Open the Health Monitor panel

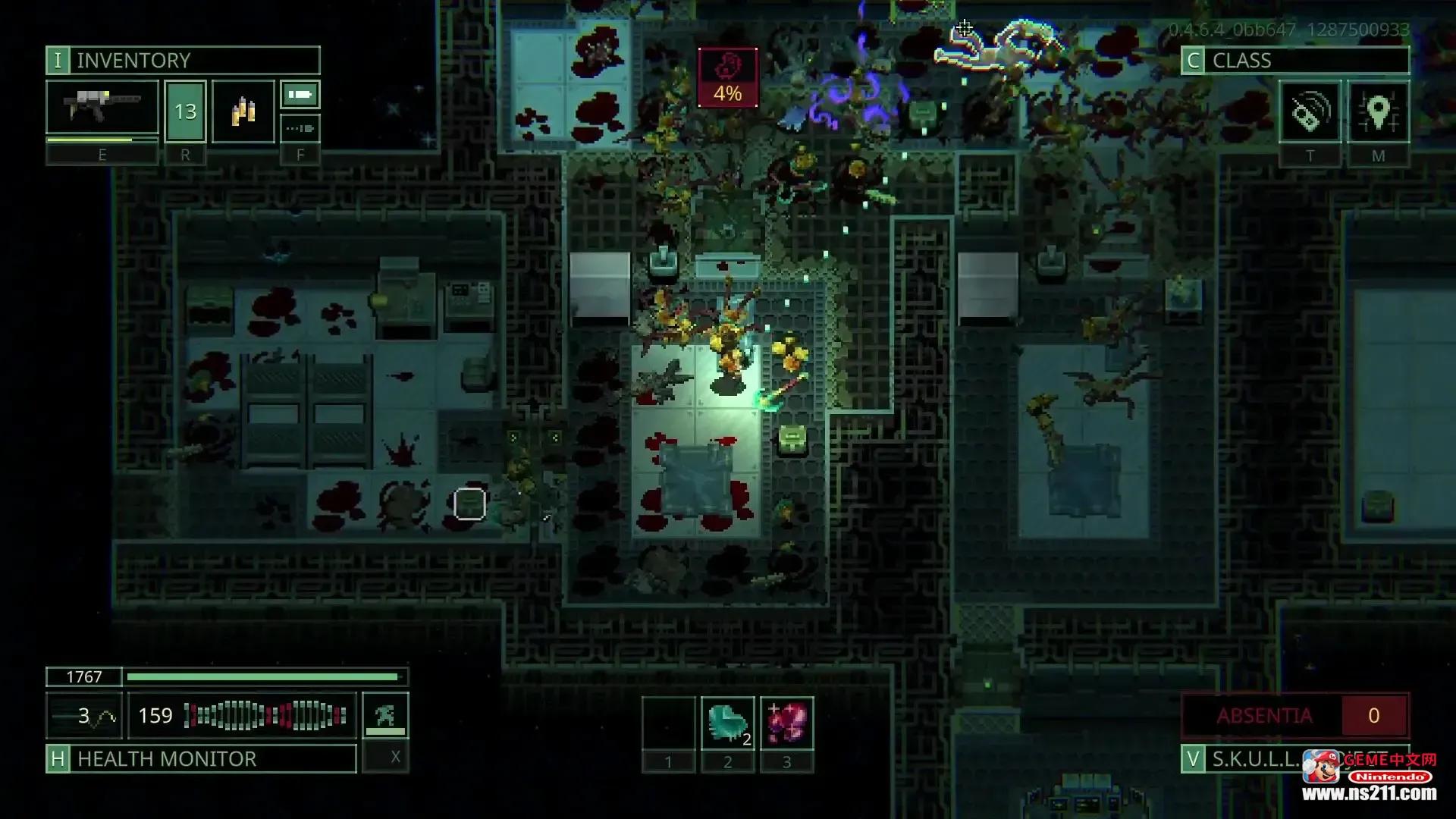(201, 758)
